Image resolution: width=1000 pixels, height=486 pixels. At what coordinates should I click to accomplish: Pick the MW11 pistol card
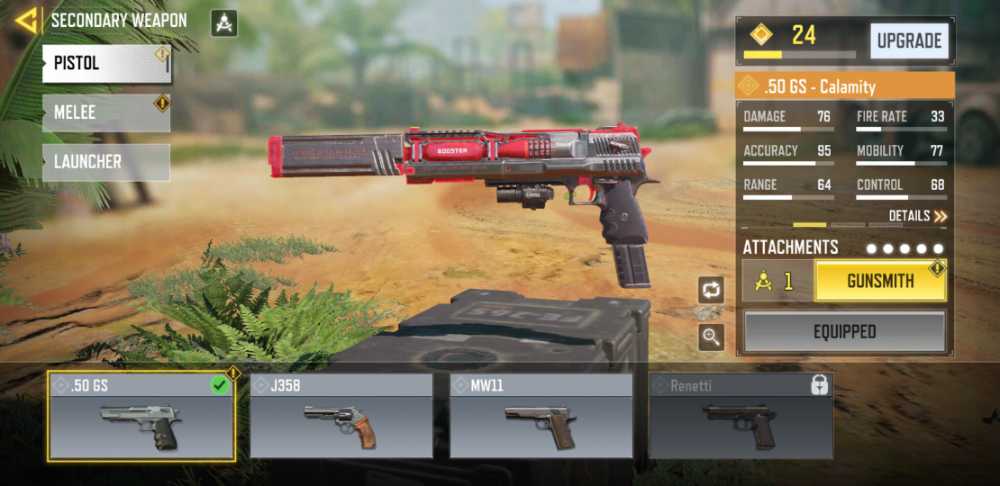(x=541, y=417)
